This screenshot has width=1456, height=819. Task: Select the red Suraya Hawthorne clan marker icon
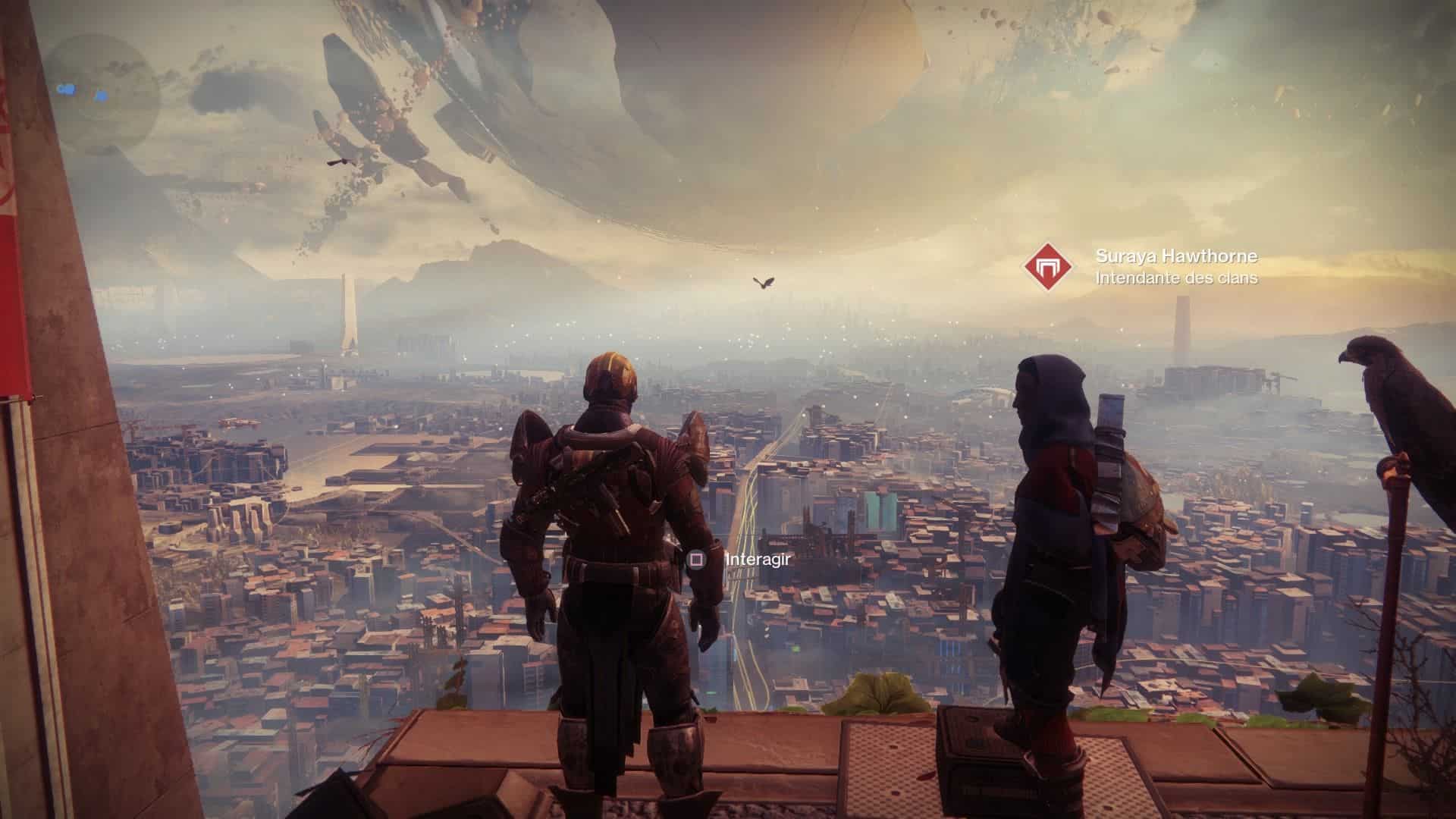pos(1049,267)
